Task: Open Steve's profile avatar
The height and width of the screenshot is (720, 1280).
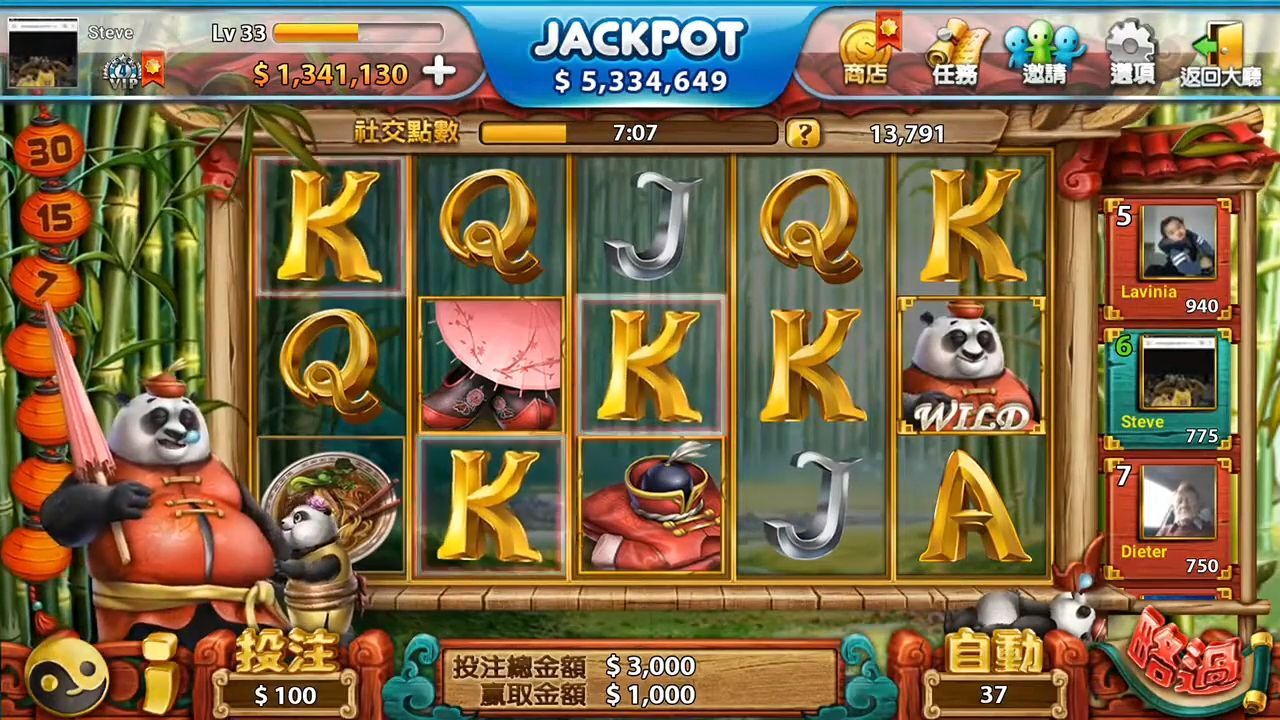Action: coord(43,53)
